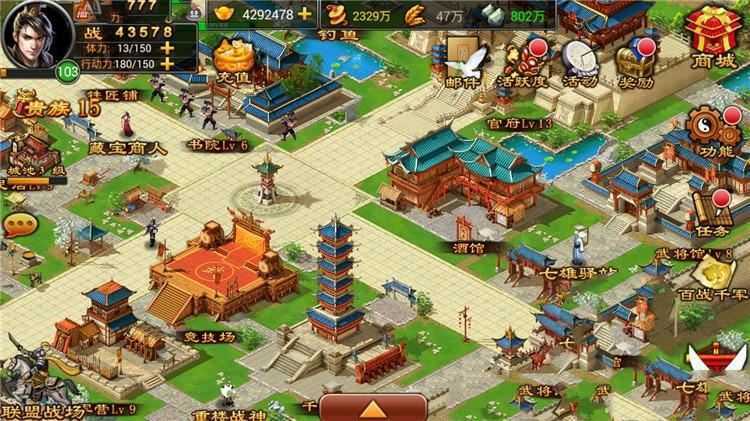This screenshot has height=421, width=750.
Task: Expand the bottom arrow menu panel
Action: (375, 408)
